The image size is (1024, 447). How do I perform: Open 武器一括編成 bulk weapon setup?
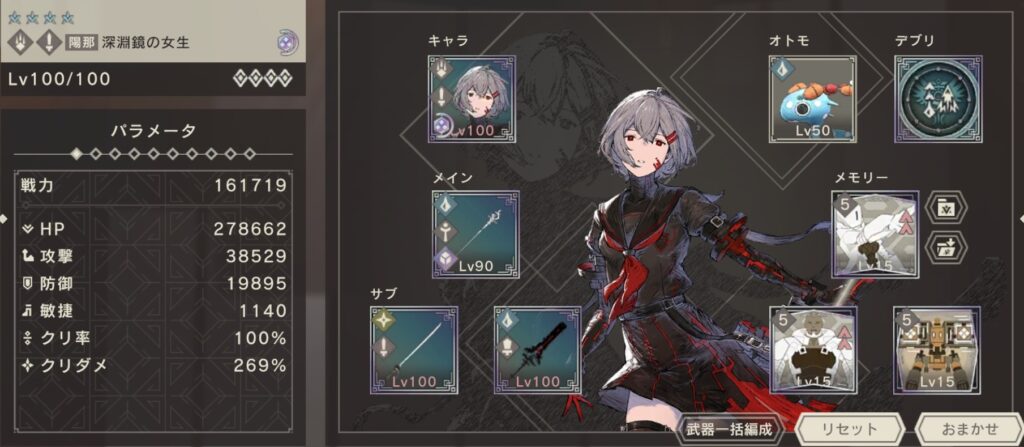(730, 429)
